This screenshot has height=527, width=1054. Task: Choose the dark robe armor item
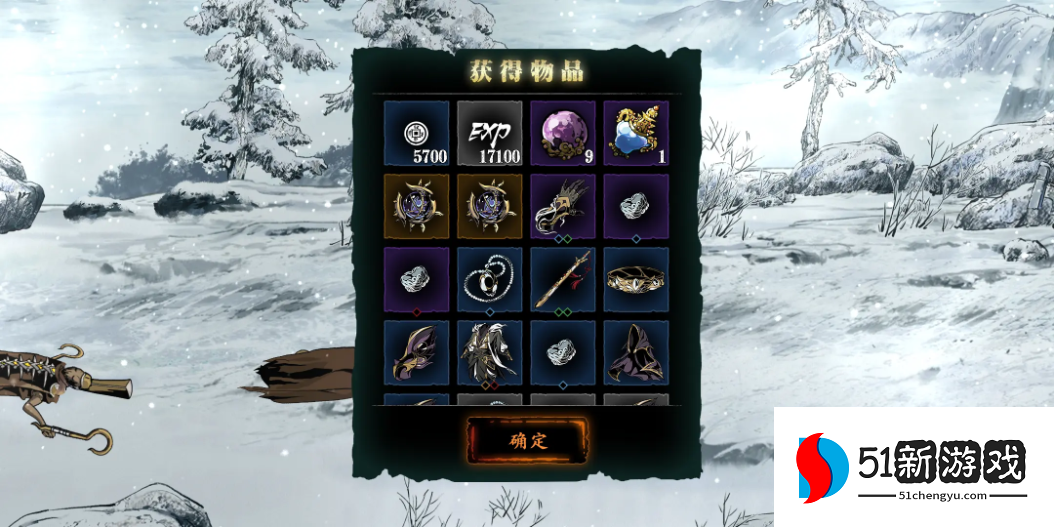[490, 353]
